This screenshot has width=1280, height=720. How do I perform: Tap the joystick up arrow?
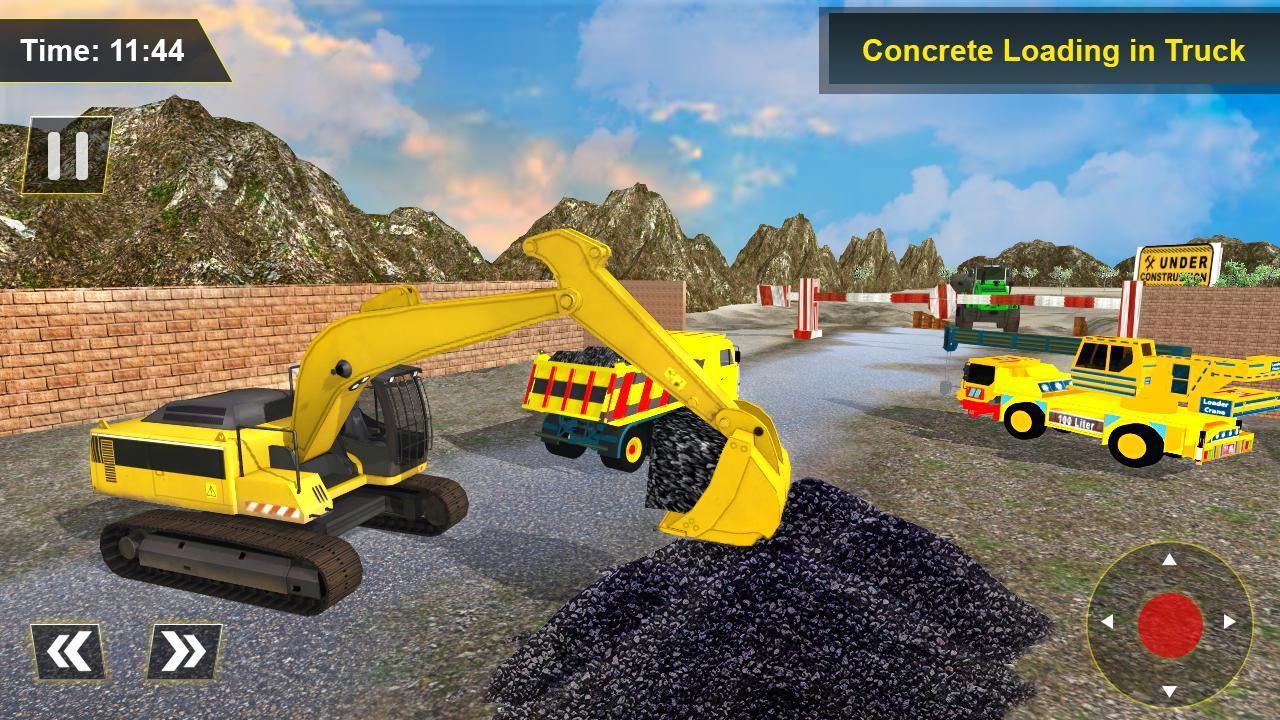click(1169, 560)
